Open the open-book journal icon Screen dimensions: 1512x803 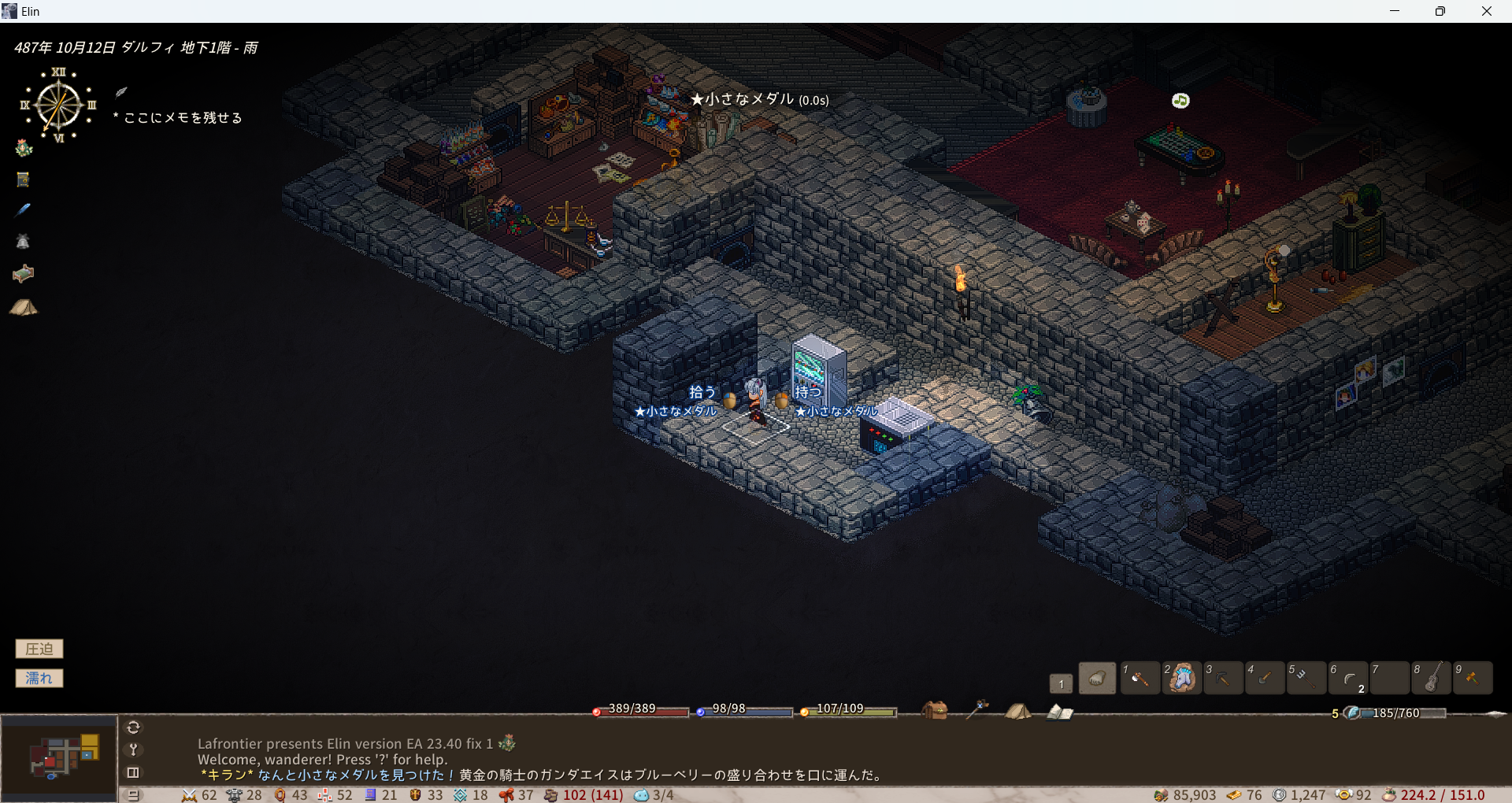click(1059, 712)
